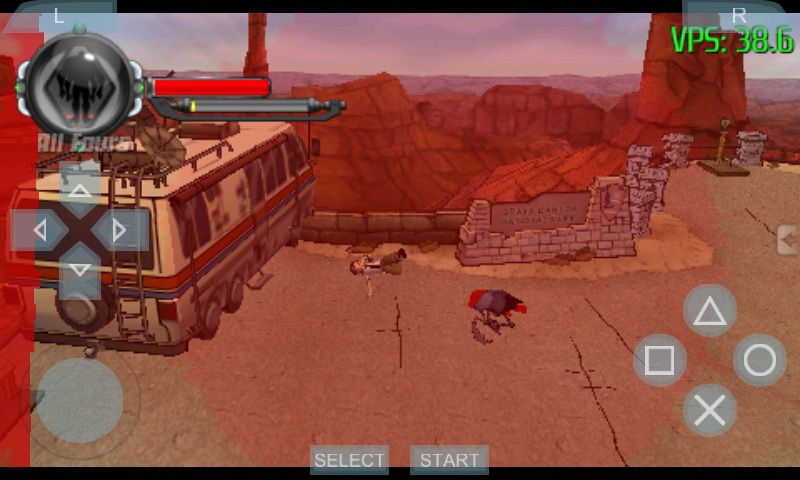Click the SELECT button
The image size is (800, 480).
click(x=349, y=460)
